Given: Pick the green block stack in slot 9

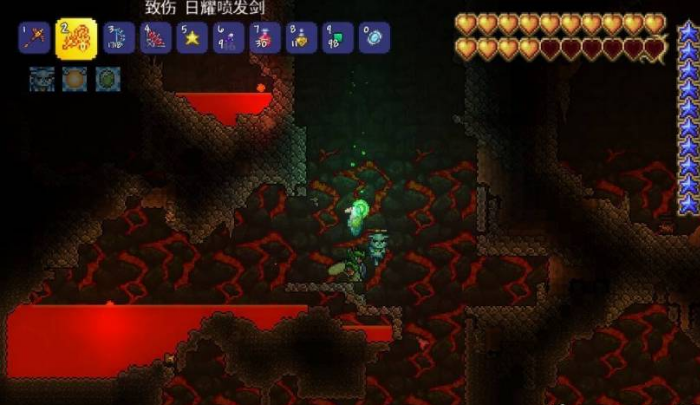Looking at the screenshot, I should click(x=337, y=38).
